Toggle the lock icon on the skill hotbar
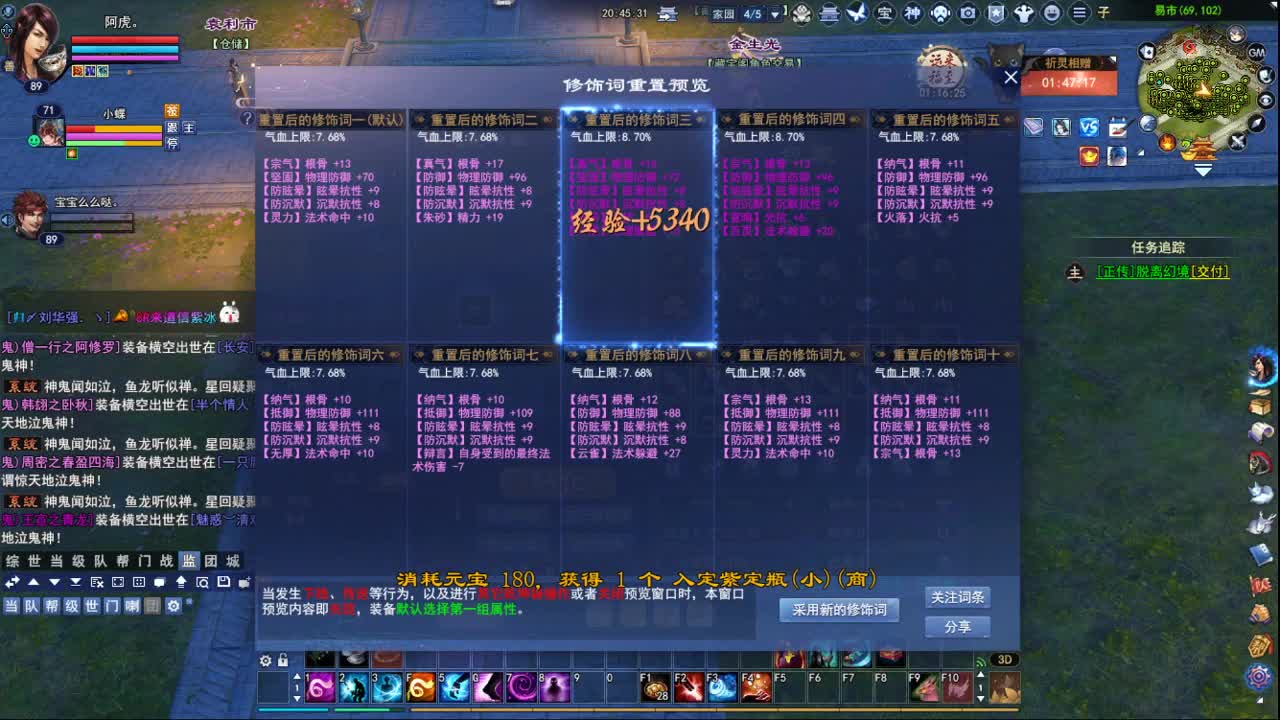The height and width of the screenshot is (720, 1280). click(283, 660)
